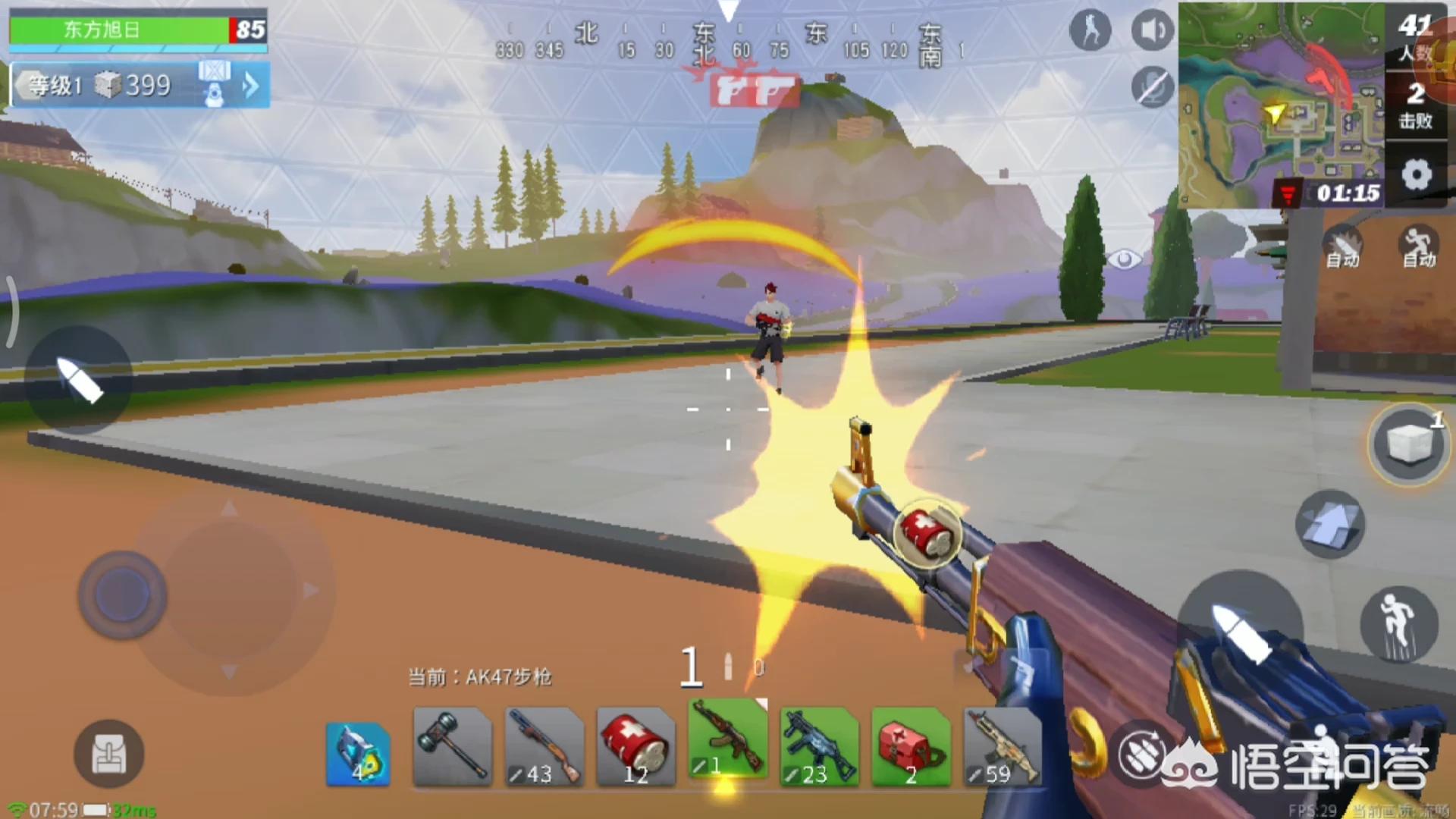Open the backpack inventory
This screenshot has height=819, width=1456.
[x=108, y=754]
